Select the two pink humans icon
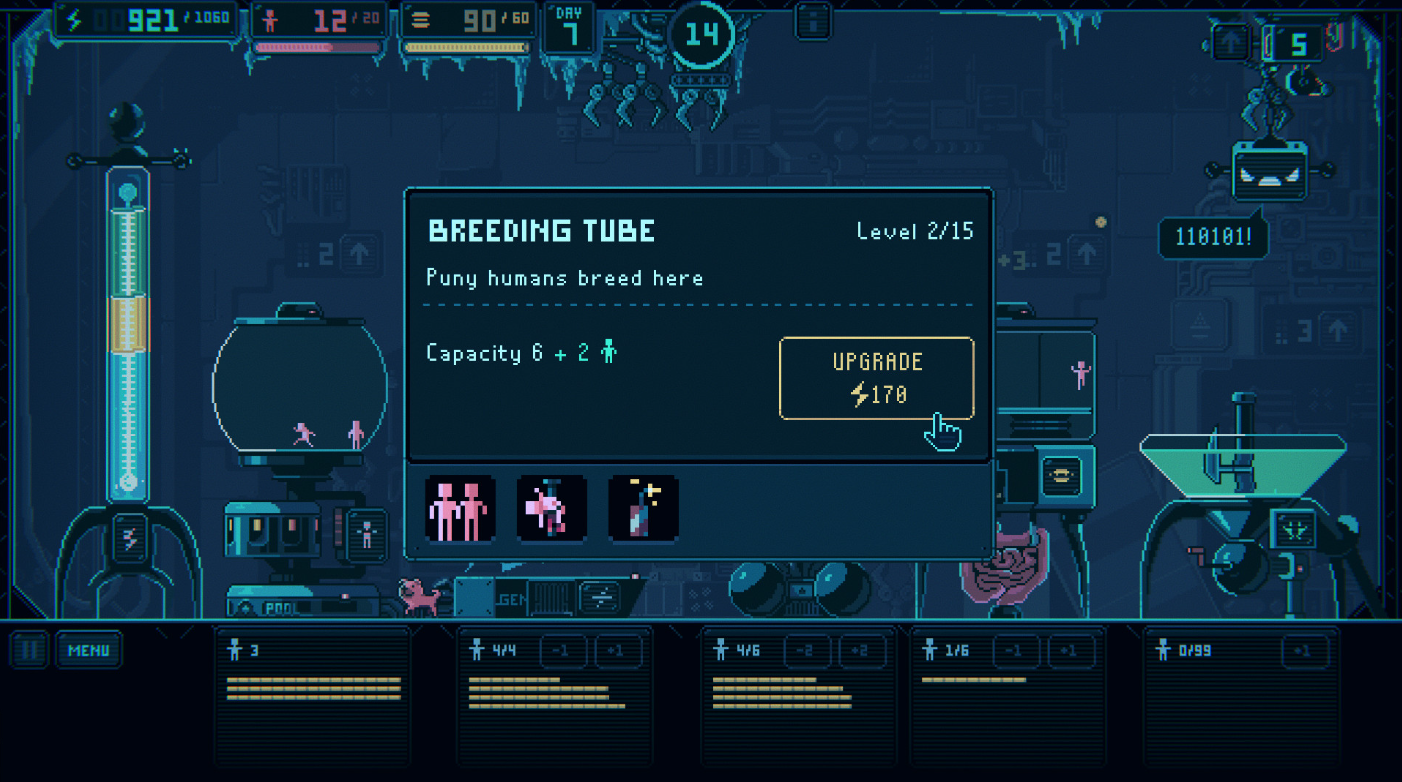The height and width of the screenshot is (782, 1402). 460,509
